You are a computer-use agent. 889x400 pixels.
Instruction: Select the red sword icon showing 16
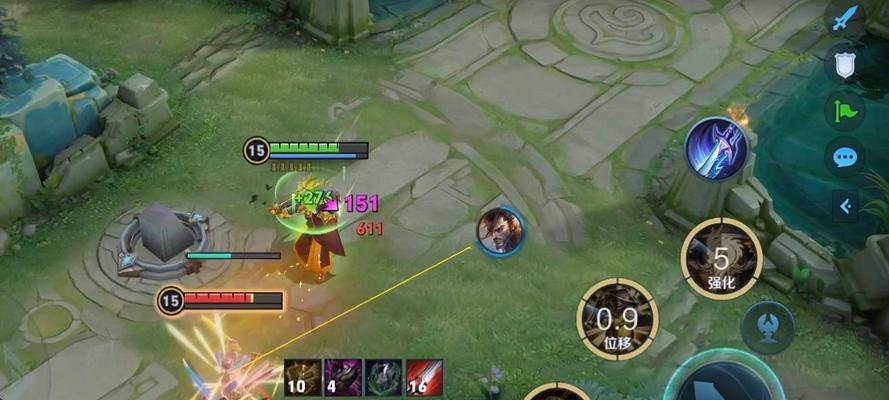coord(424,378)
